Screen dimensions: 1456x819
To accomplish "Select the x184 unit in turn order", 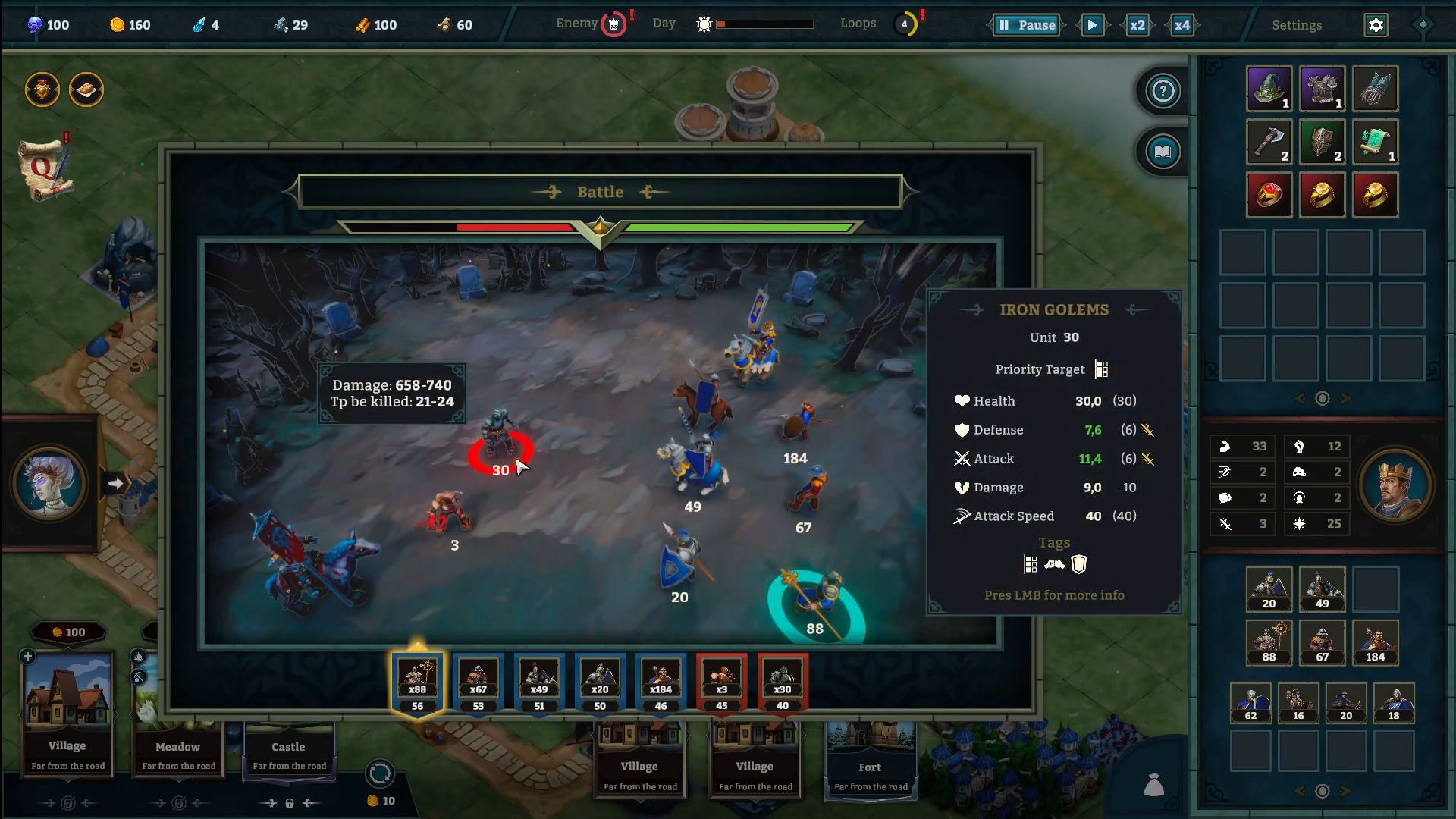I will click(x=661, y=683).
